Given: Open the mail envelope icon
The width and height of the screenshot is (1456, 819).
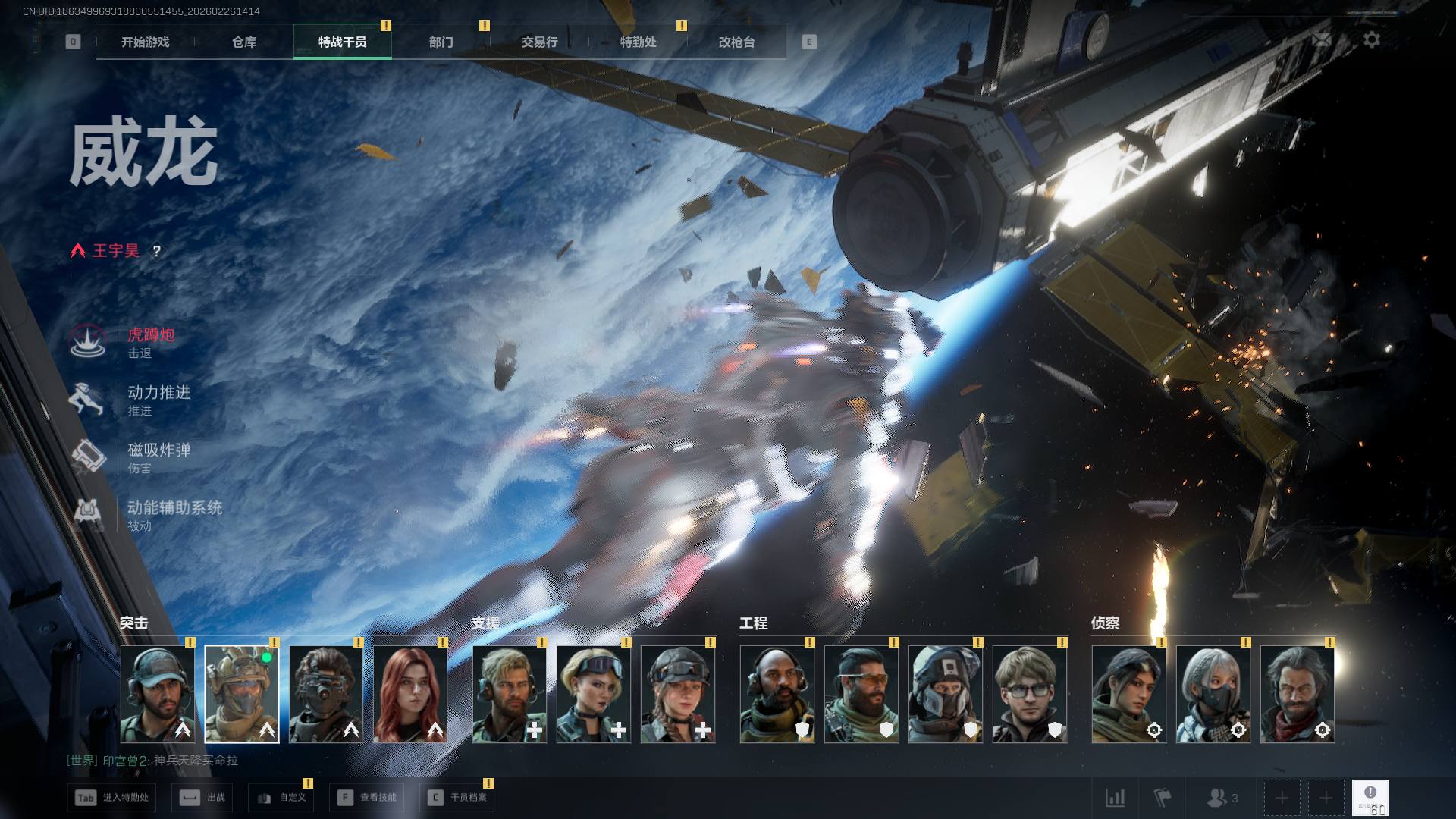Looking at the screenshot, I should (1322, 39).
